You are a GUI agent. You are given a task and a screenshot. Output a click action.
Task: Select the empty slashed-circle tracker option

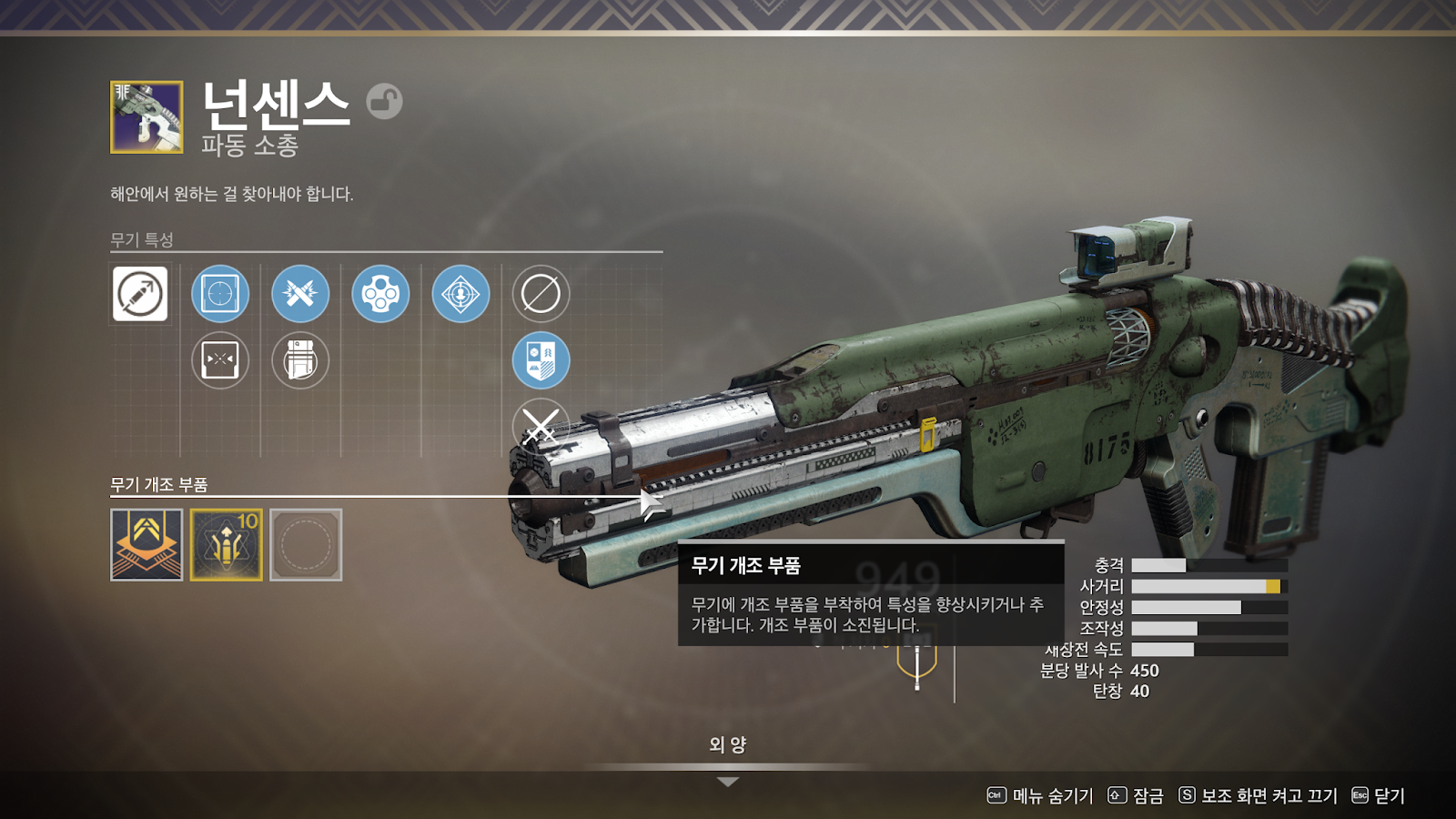coord(541,294)
